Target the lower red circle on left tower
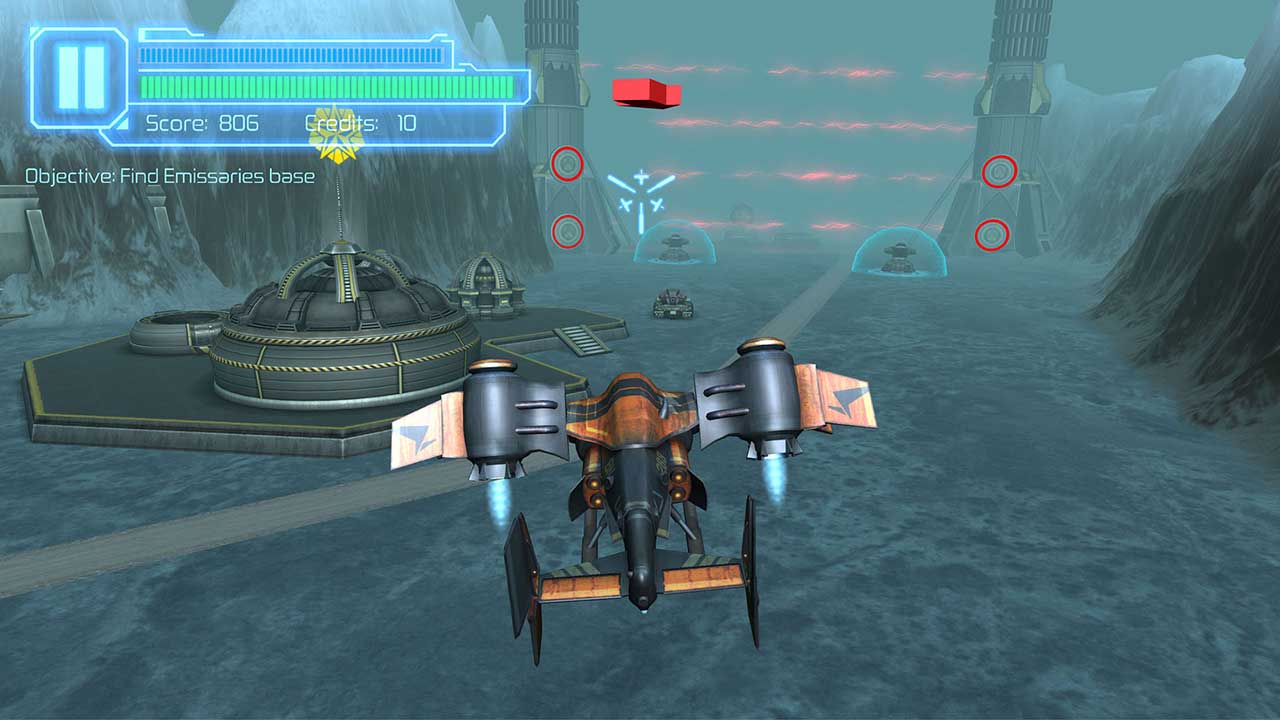 (568, 231)
